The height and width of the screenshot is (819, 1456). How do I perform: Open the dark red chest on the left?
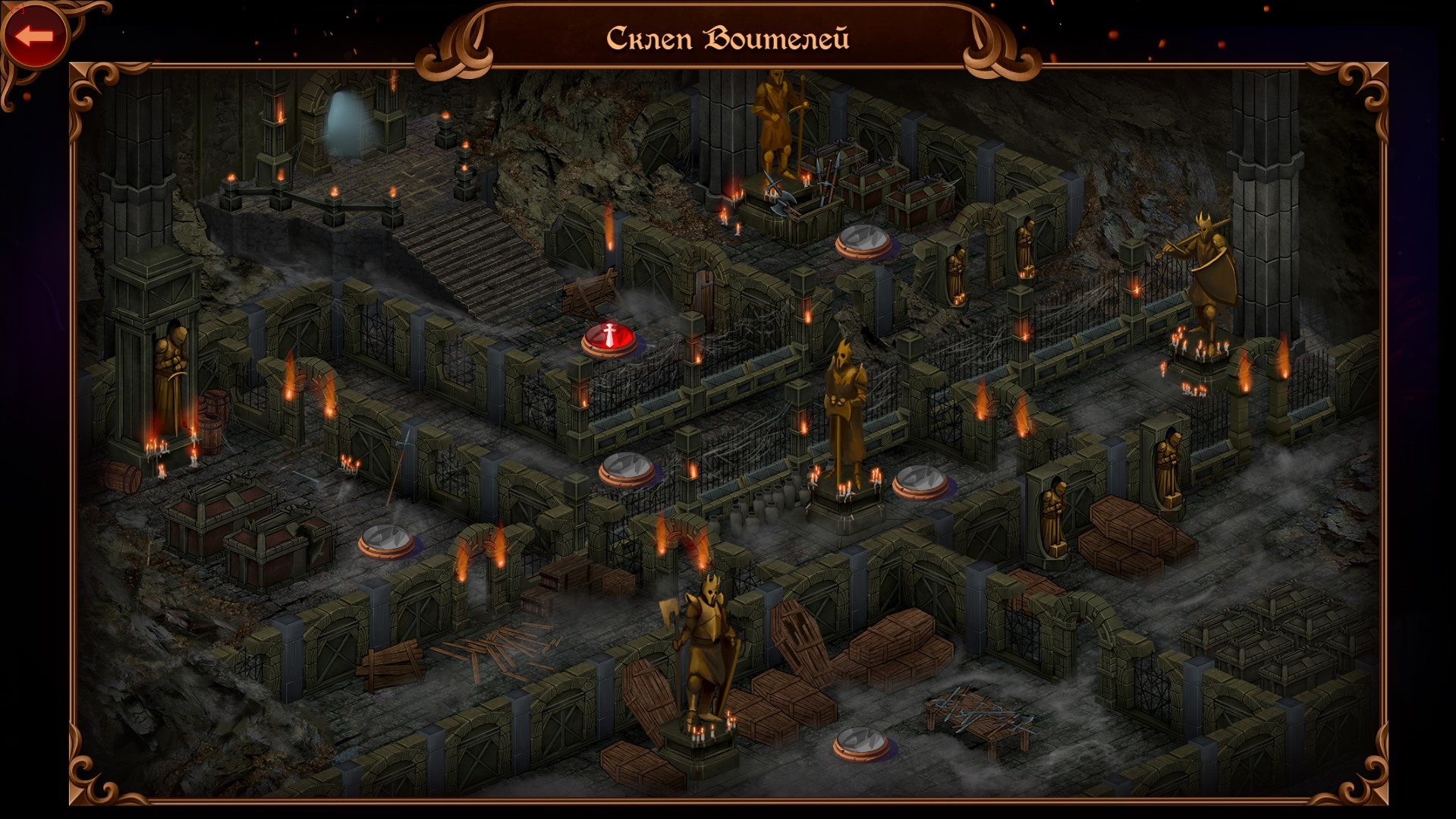(x=220, y=505)
